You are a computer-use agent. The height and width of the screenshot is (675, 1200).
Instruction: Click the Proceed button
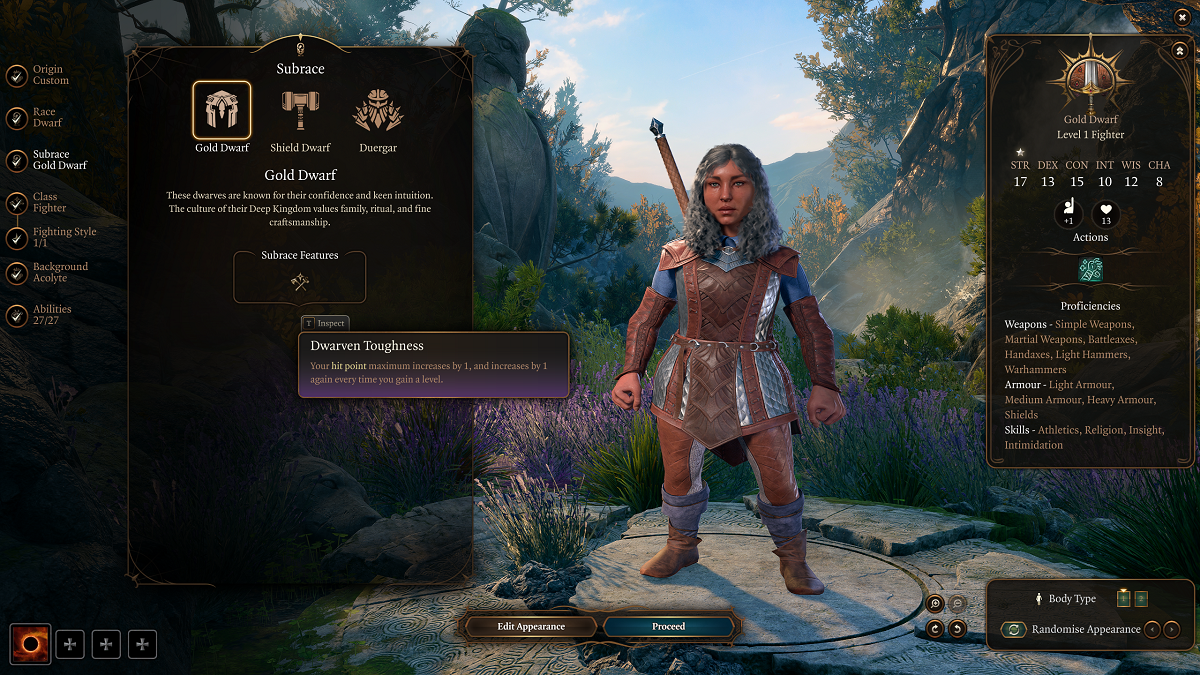(669, 627)
